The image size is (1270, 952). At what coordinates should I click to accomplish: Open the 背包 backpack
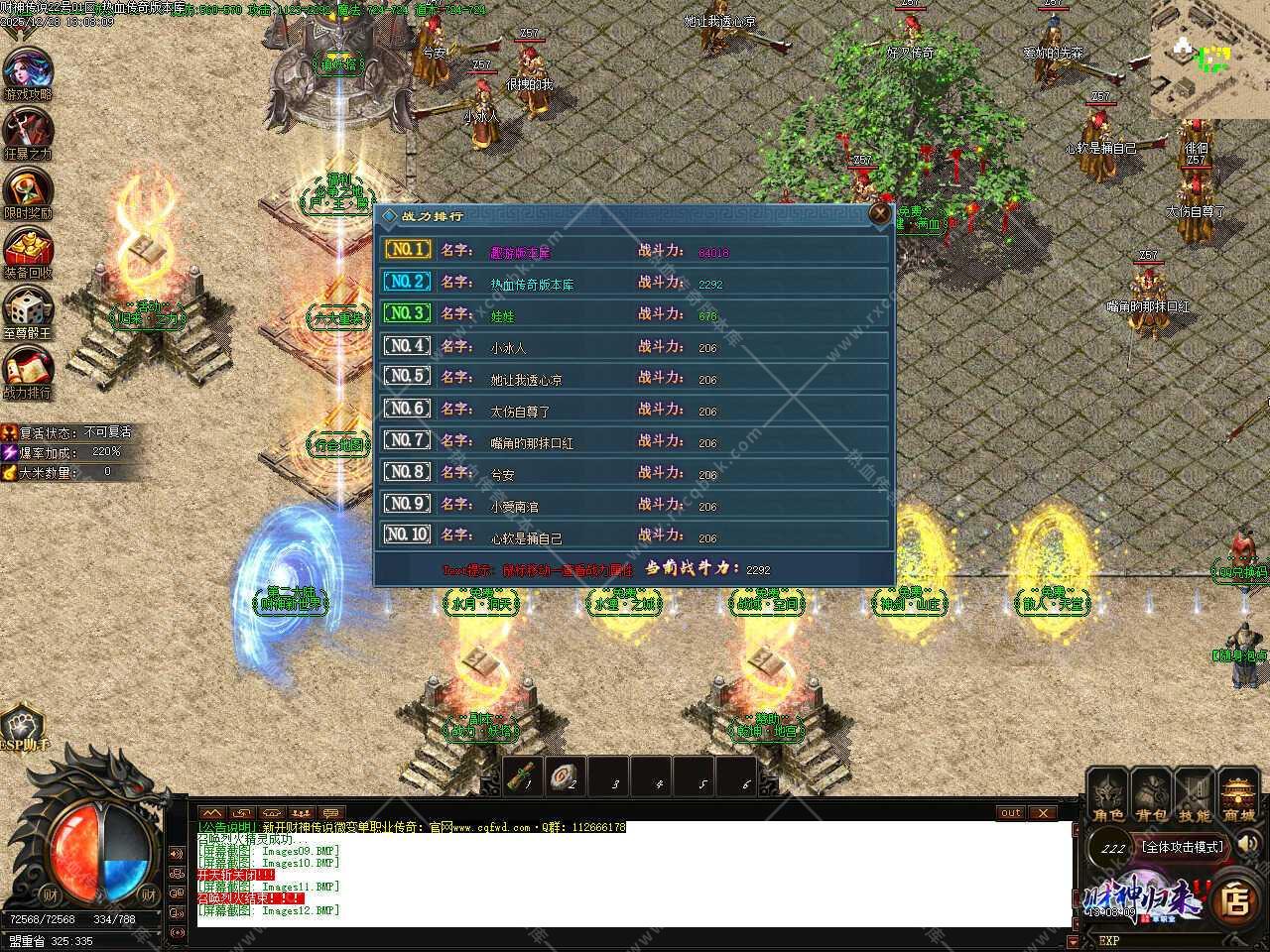tap(1152, 796)
